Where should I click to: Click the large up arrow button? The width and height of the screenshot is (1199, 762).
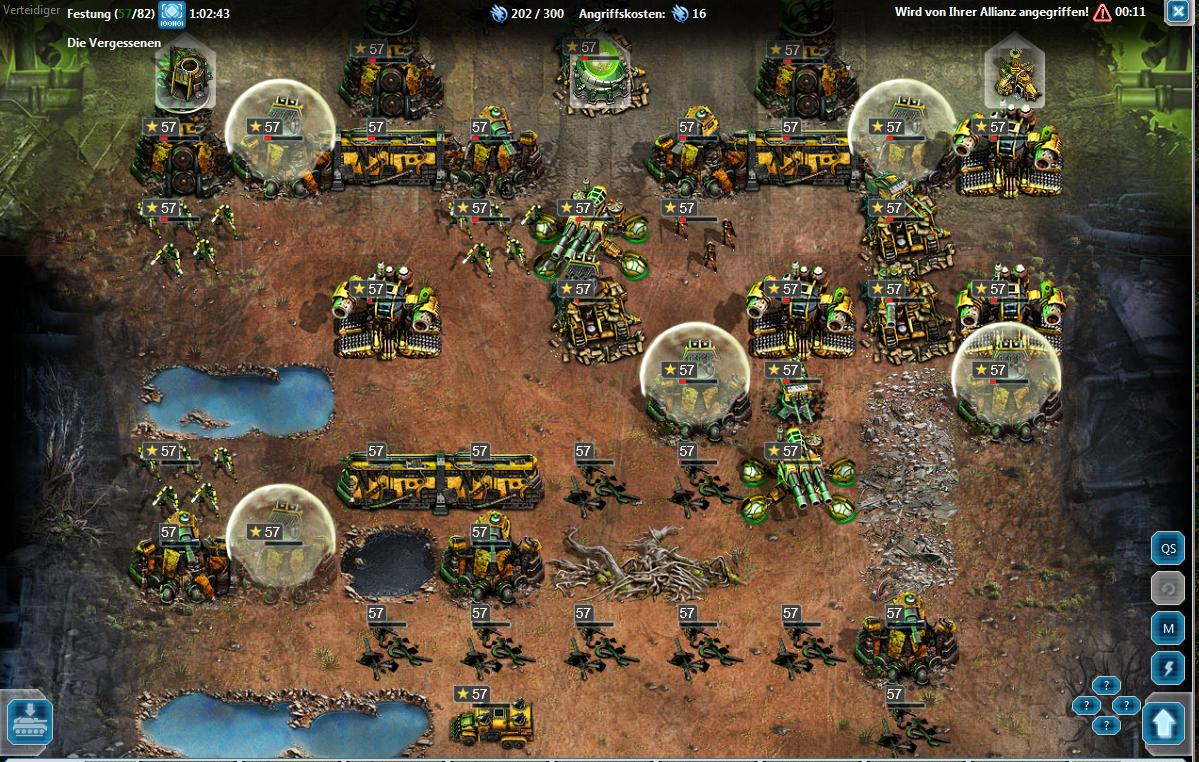click(1164, 724)
